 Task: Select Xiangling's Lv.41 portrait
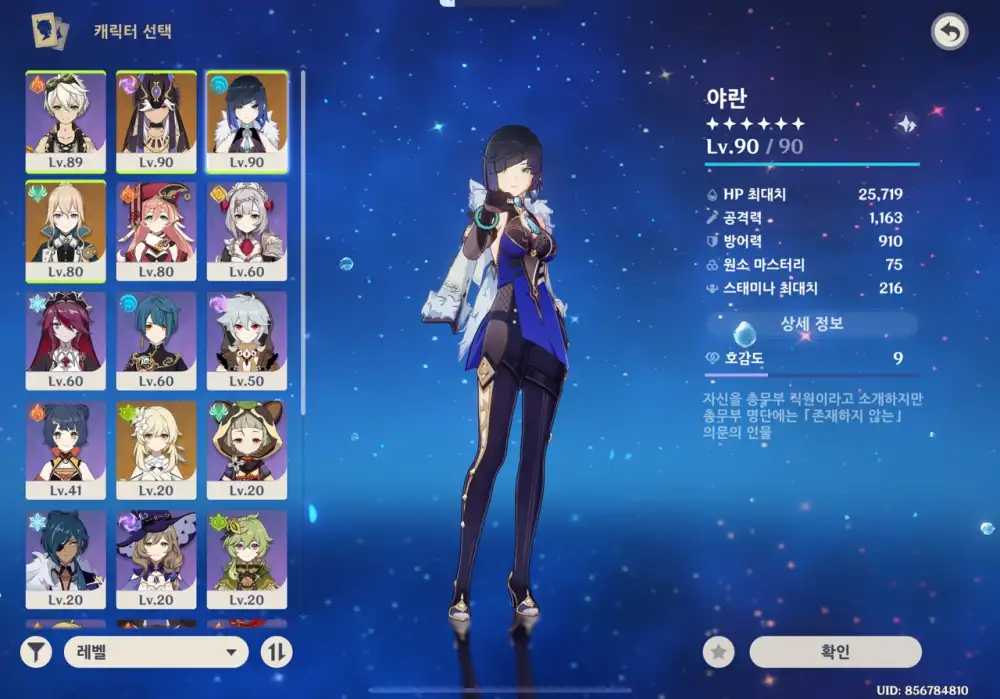coord(66,451)
